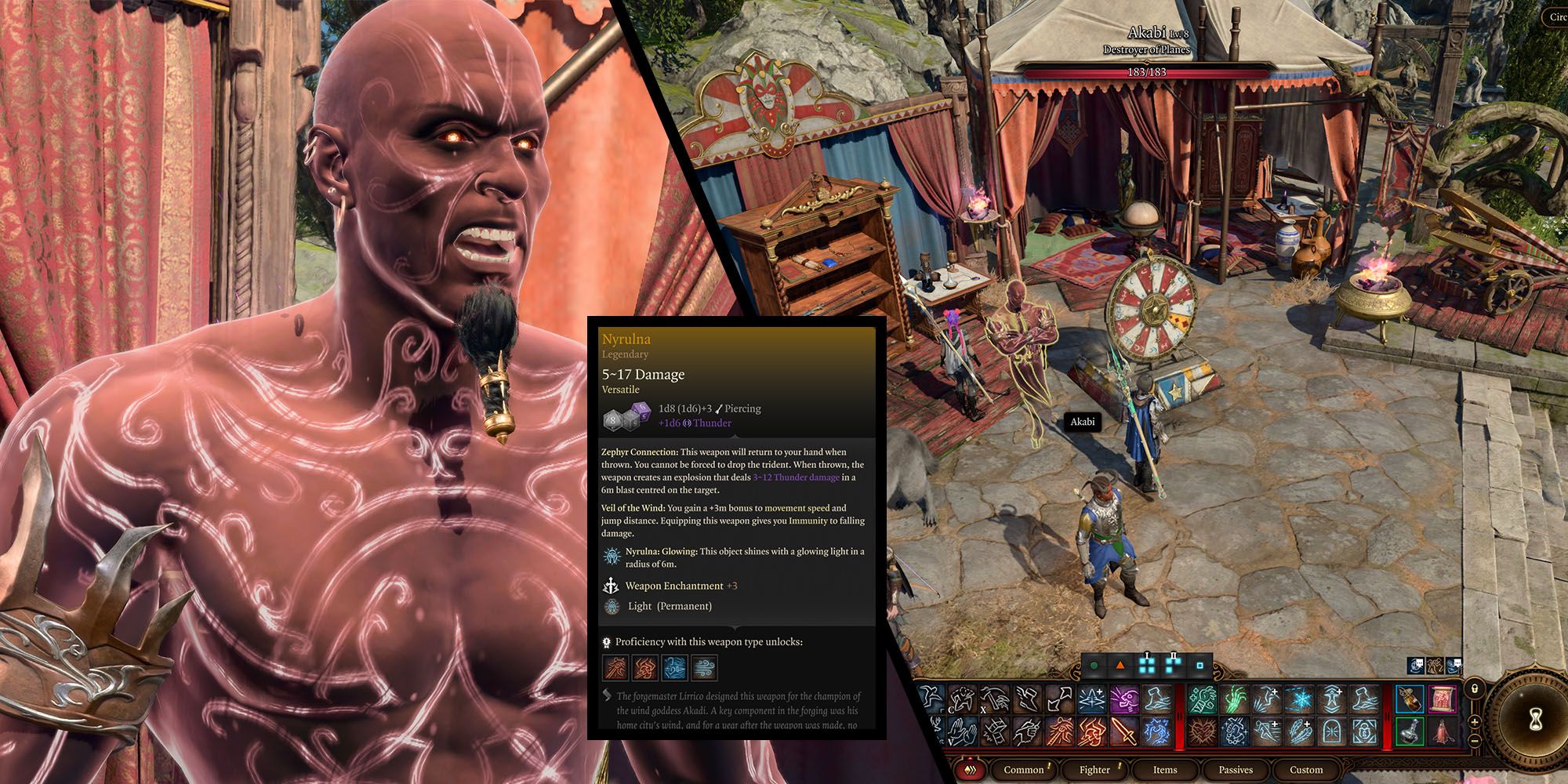The width and height of the screenshot is (1568, 784).
Task: Switch to the Custom hotbar tab
Action: 1305,769
